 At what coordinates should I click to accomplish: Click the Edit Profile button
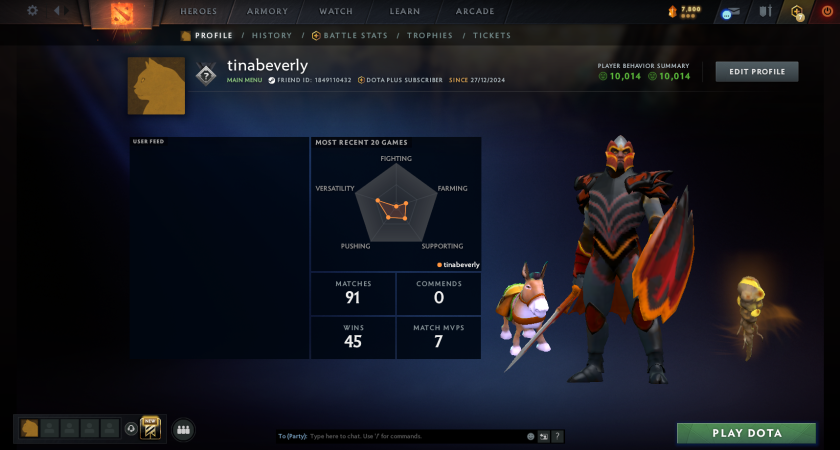pos(757,71)
